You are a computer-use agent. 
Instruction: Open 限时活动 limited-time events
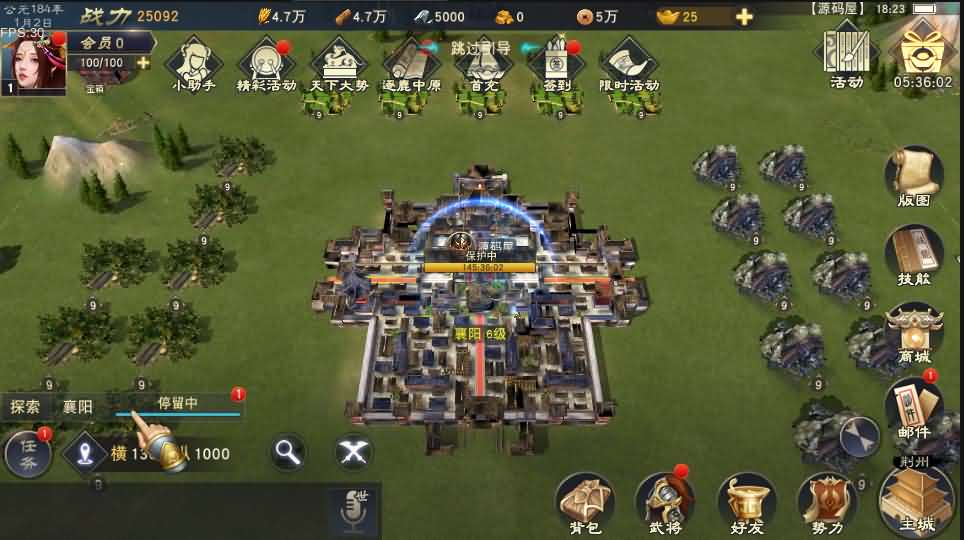[630, 62]
